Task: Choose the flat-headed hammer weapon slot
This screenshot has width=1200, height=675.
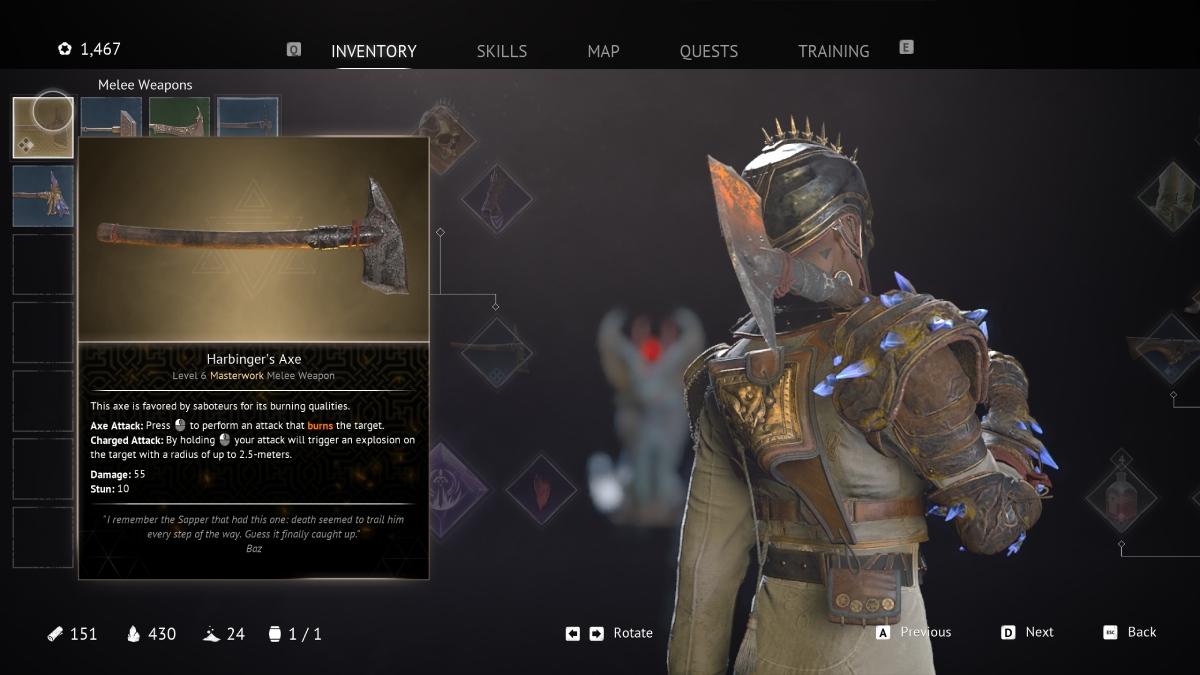Action: pyautogui.click(x=111, y=117)
